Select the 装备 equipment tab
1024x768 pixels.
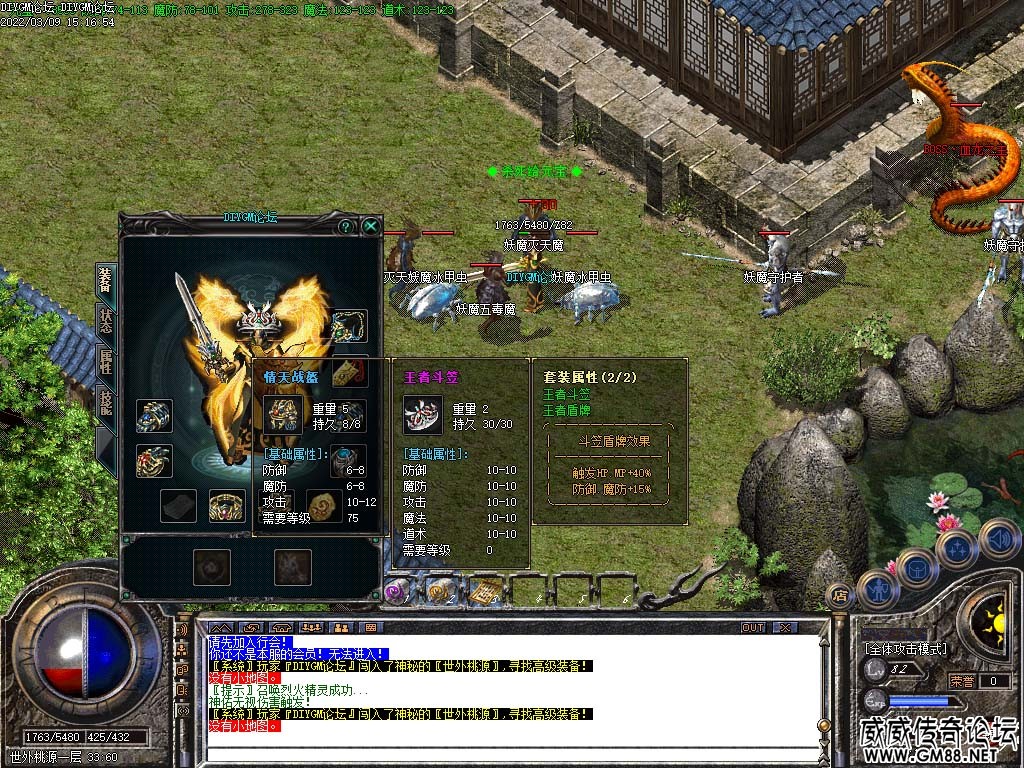pyautogui.click(x=105, y=281)
